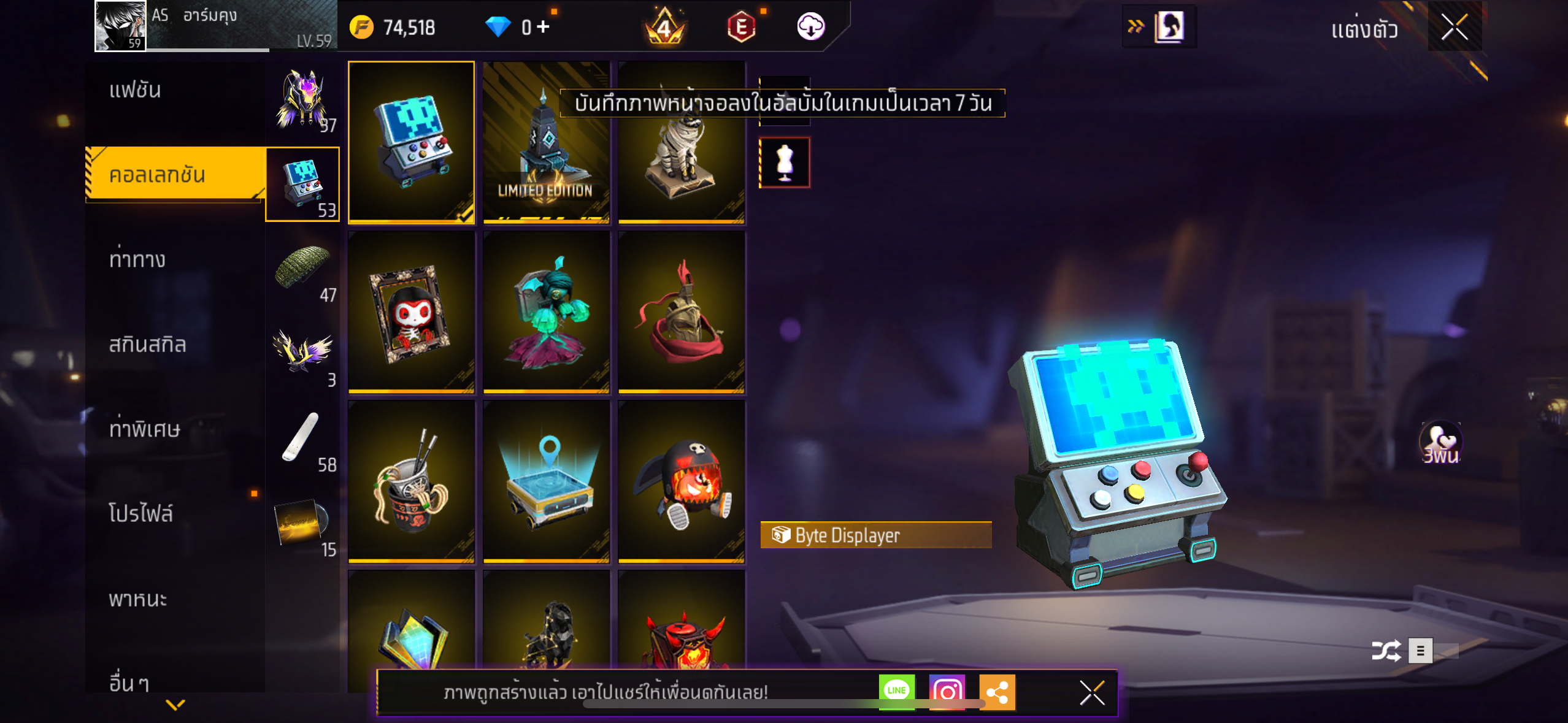Select the Byte Displayer arcade item tile
The image size is (1568, 723).
411,142
